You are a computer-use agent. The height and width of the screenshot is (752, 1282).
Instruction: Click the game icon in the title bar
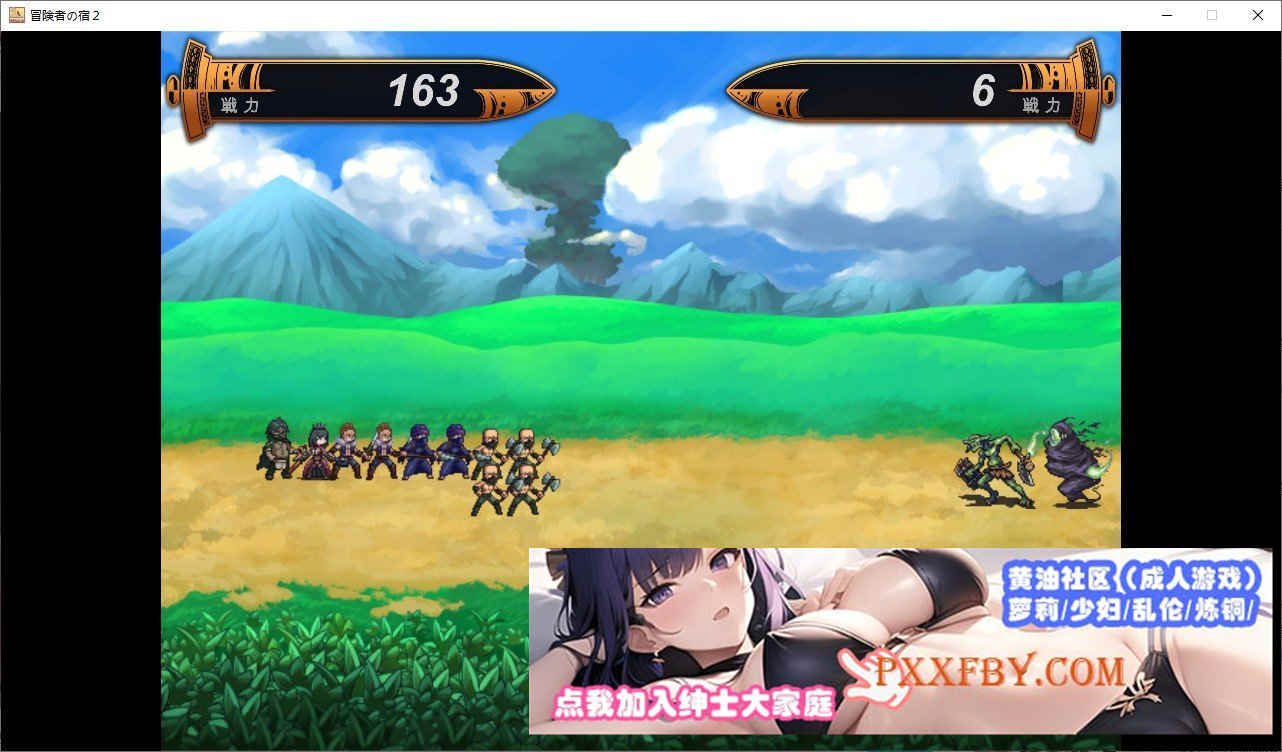14,15
